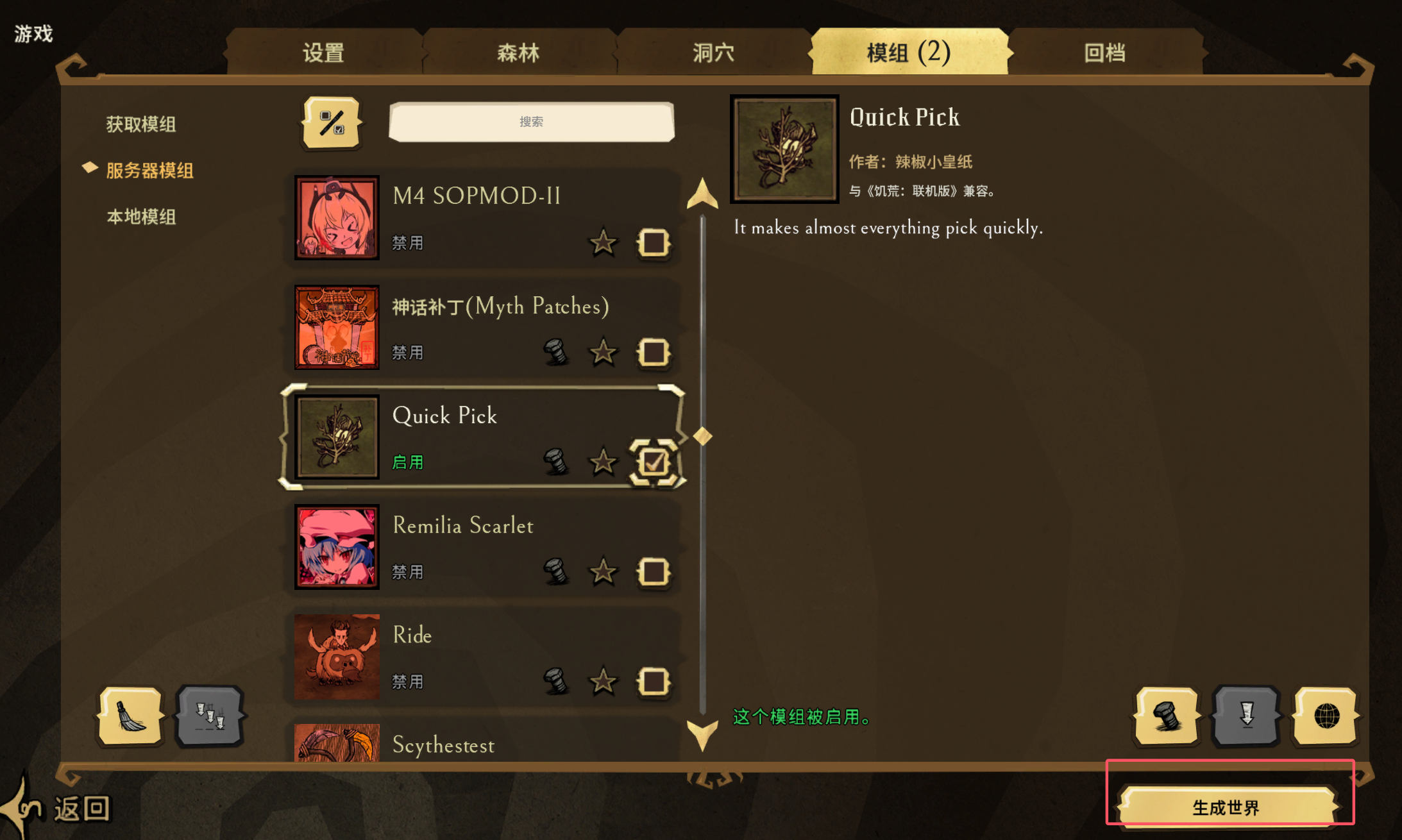Select 服务器模组 in the sidebar
This screenshot has height=840, width=1402.
(149, 171)
